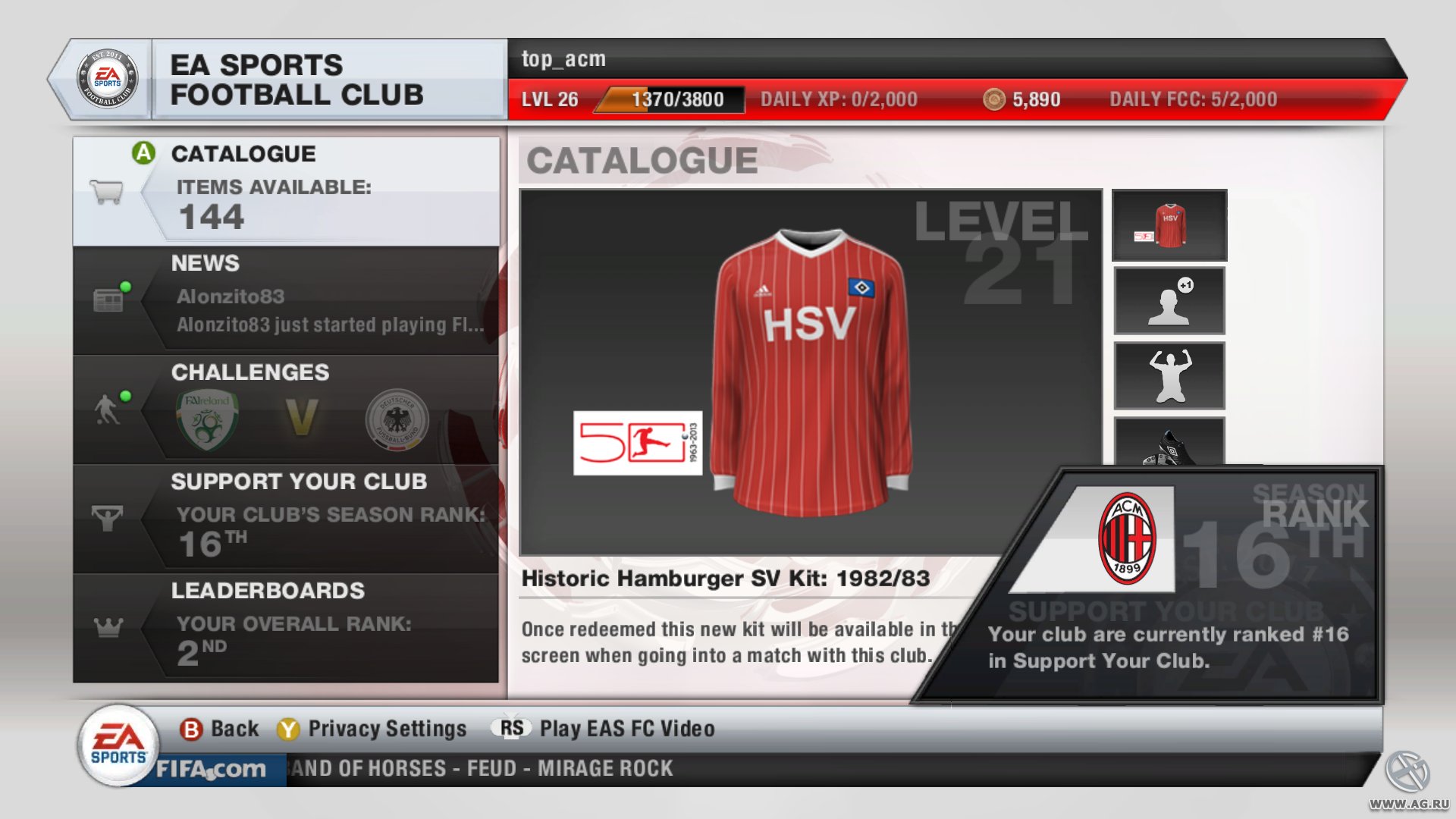Open the Leaderboards crown icon
This screenshot has height=819, width=1456.
pyautogui.click(x=107, y=628)
